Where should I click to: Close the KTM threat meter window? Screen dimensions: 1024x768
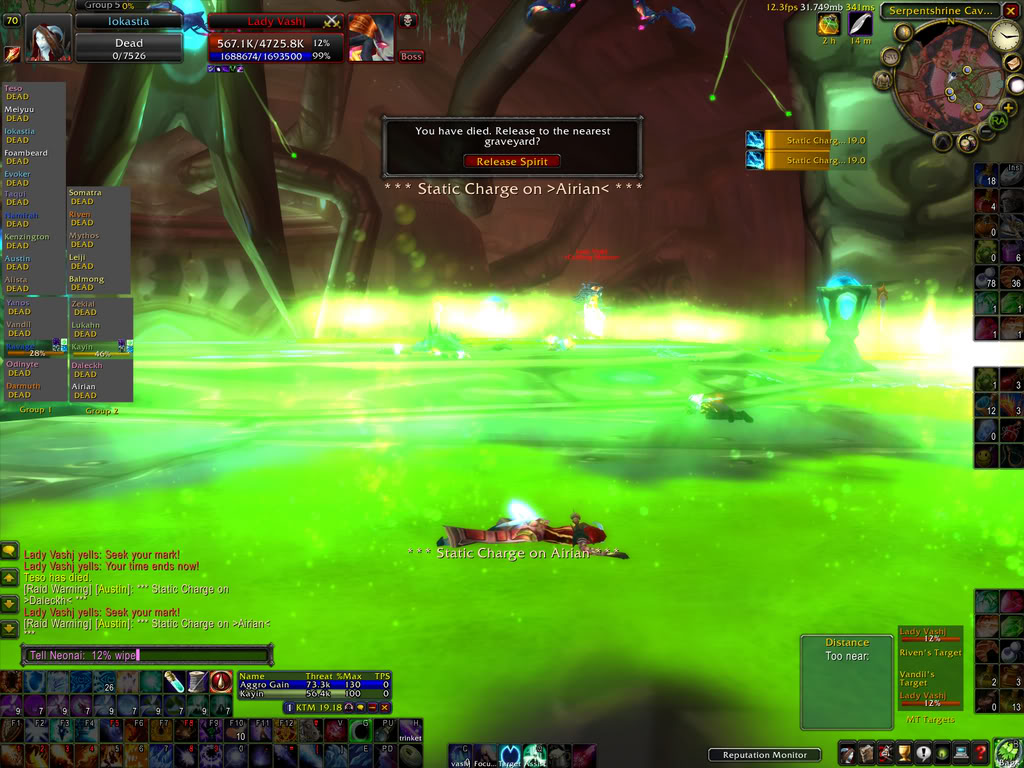(385, 707)
